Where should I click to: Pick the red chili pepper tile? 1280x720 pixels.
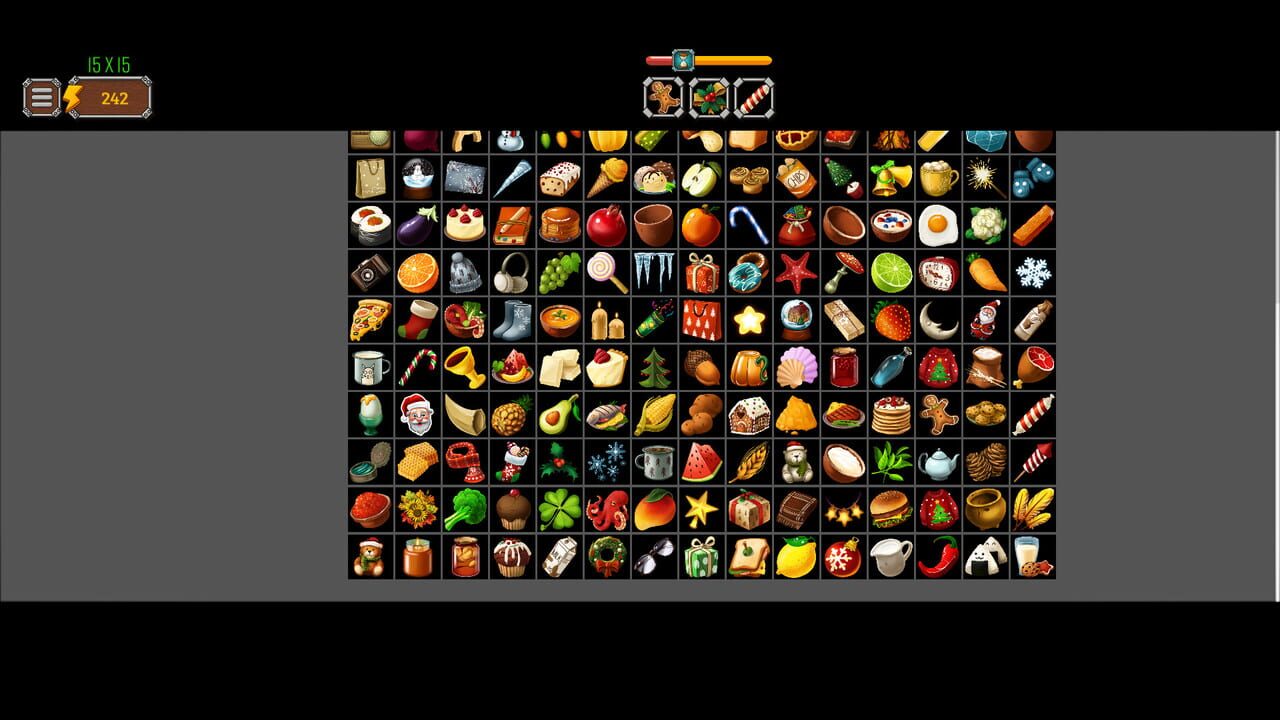938,558
